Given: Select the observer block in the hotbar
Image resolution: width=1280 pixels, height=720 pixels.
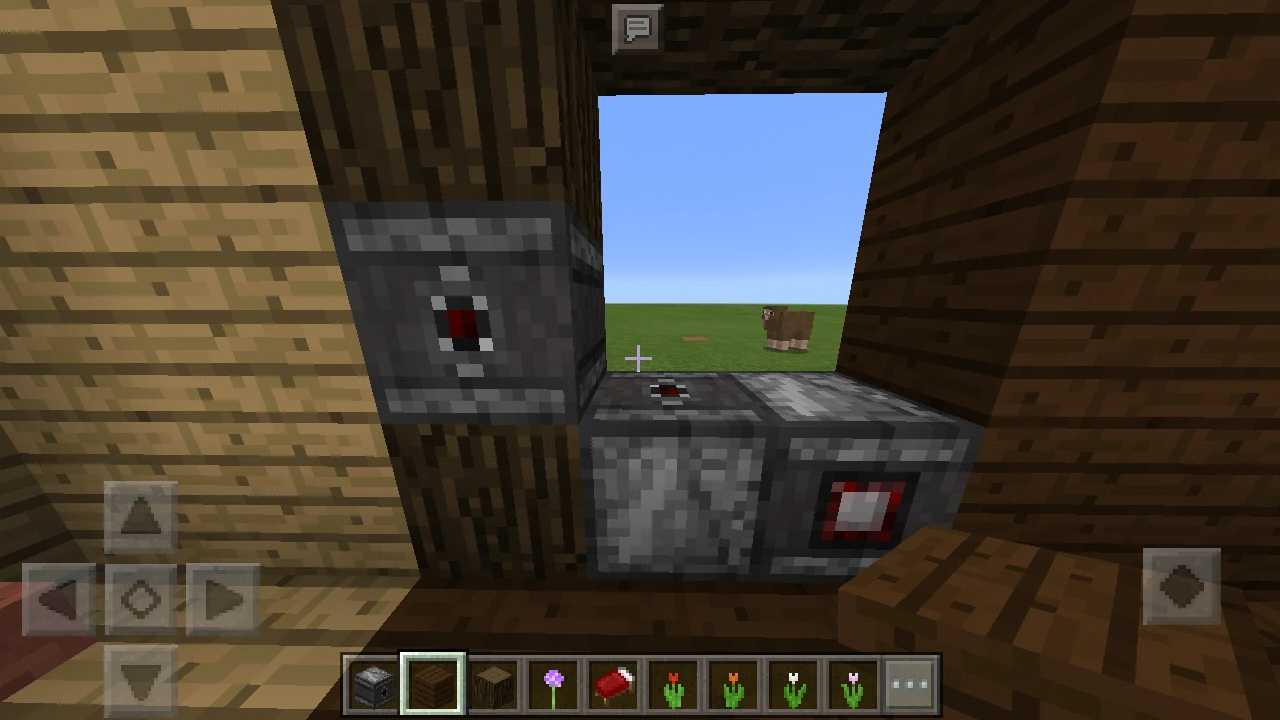Looking at the screenshot, I should (372, 685).
